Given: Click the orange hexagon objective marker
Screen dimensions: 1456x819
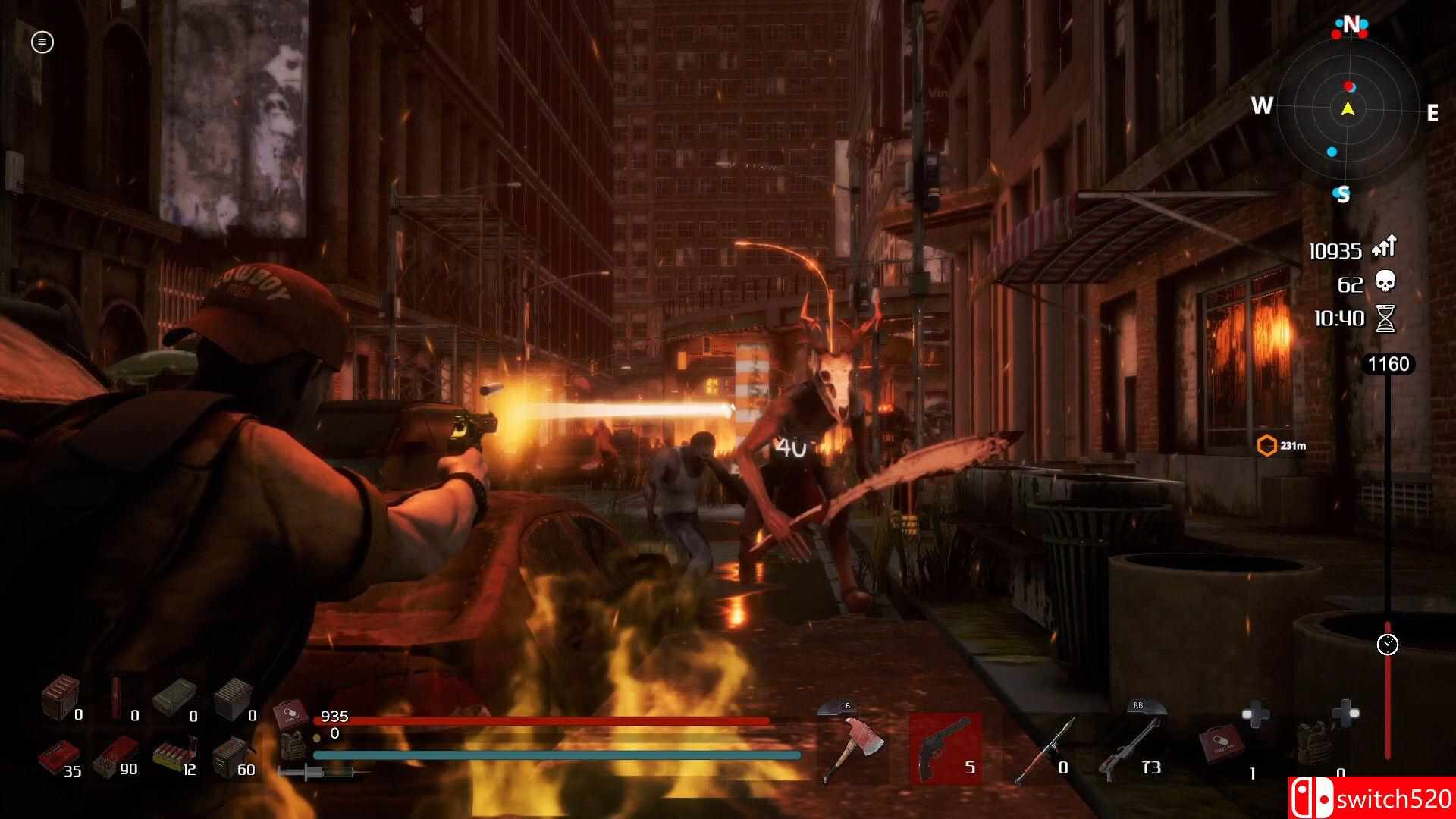Looking at the screenshot, I should pos(1267,445).
